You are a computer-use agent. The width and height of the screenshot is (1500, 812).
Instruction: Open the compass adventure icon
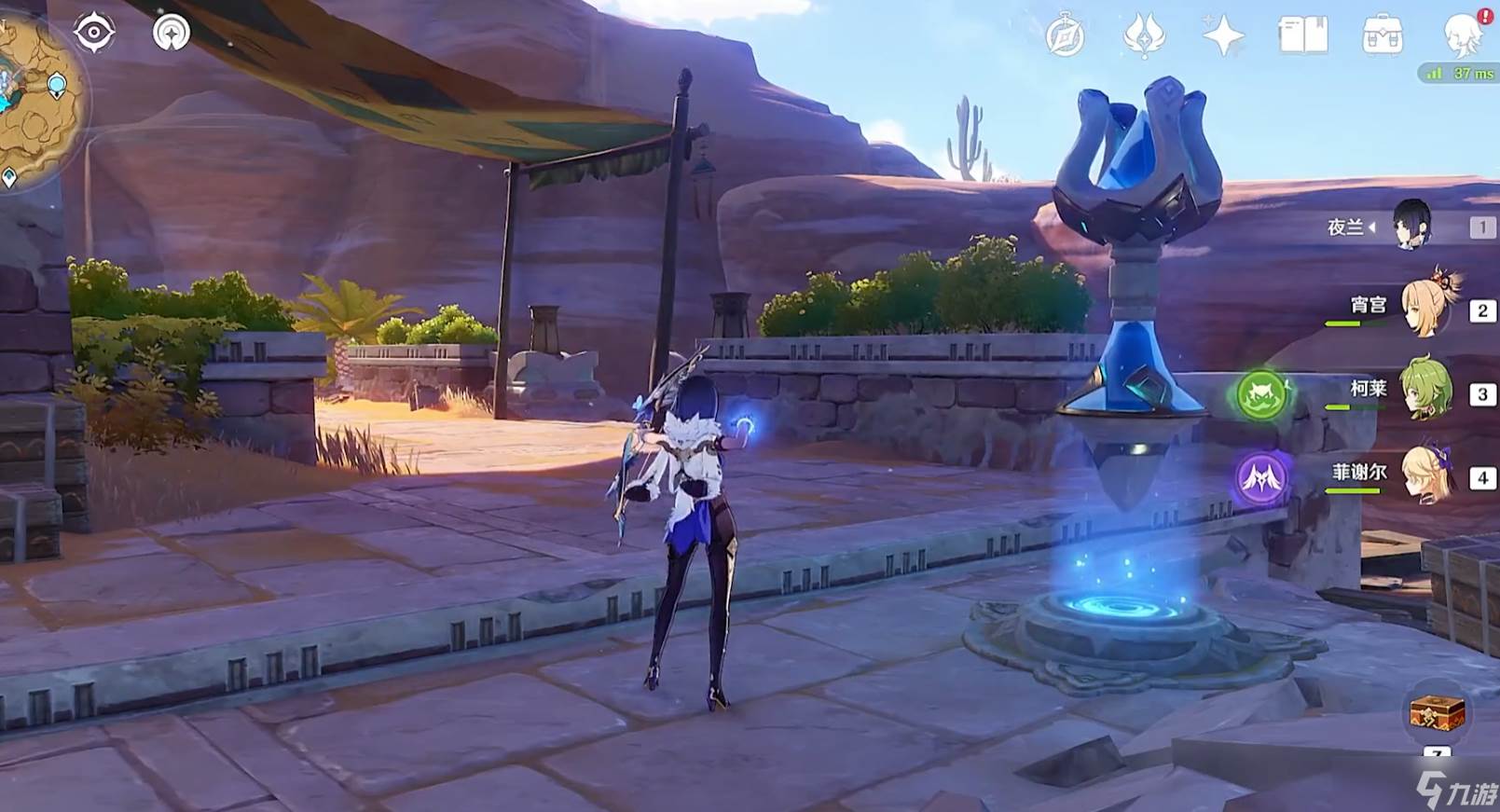tap(1065, 37)
